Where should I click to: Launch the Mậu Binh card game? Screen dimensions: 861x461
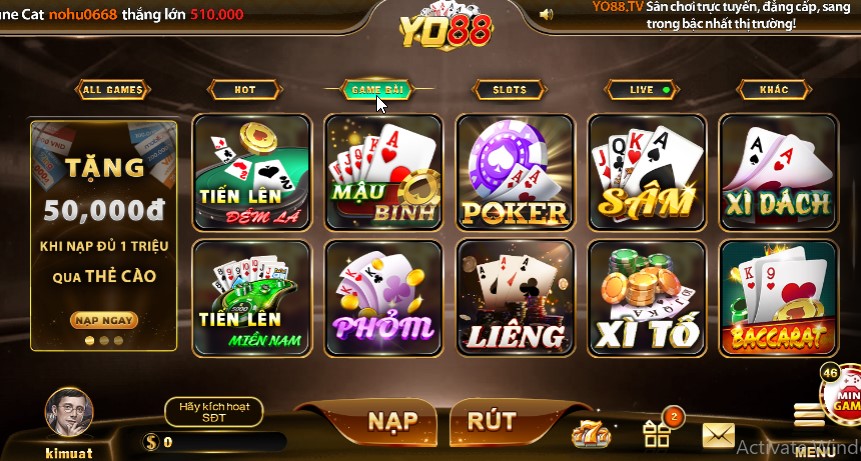[x=383, y=172]
